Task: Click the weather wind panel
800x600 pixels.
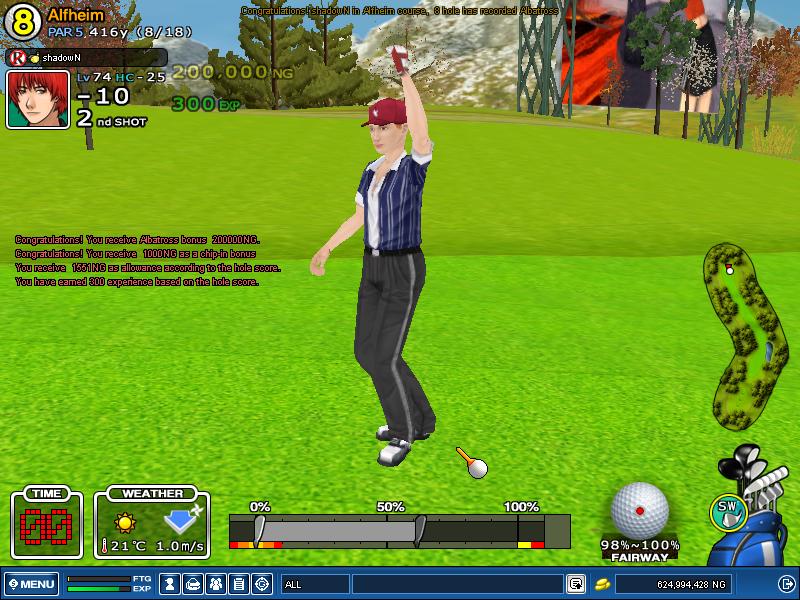Action: 152,525
